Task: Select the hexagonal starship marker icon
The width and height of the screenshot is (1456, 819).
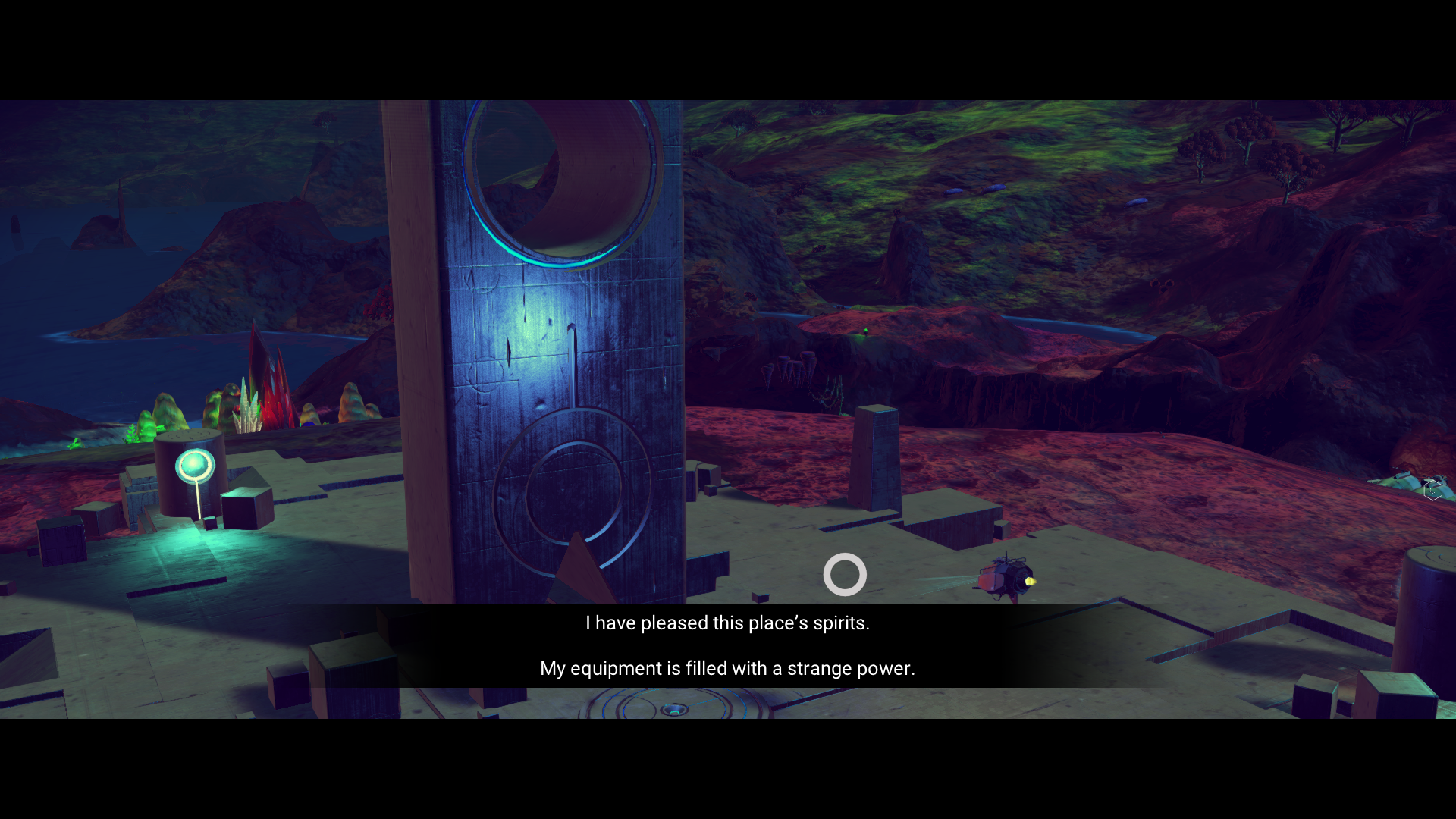Action: 1432,490
